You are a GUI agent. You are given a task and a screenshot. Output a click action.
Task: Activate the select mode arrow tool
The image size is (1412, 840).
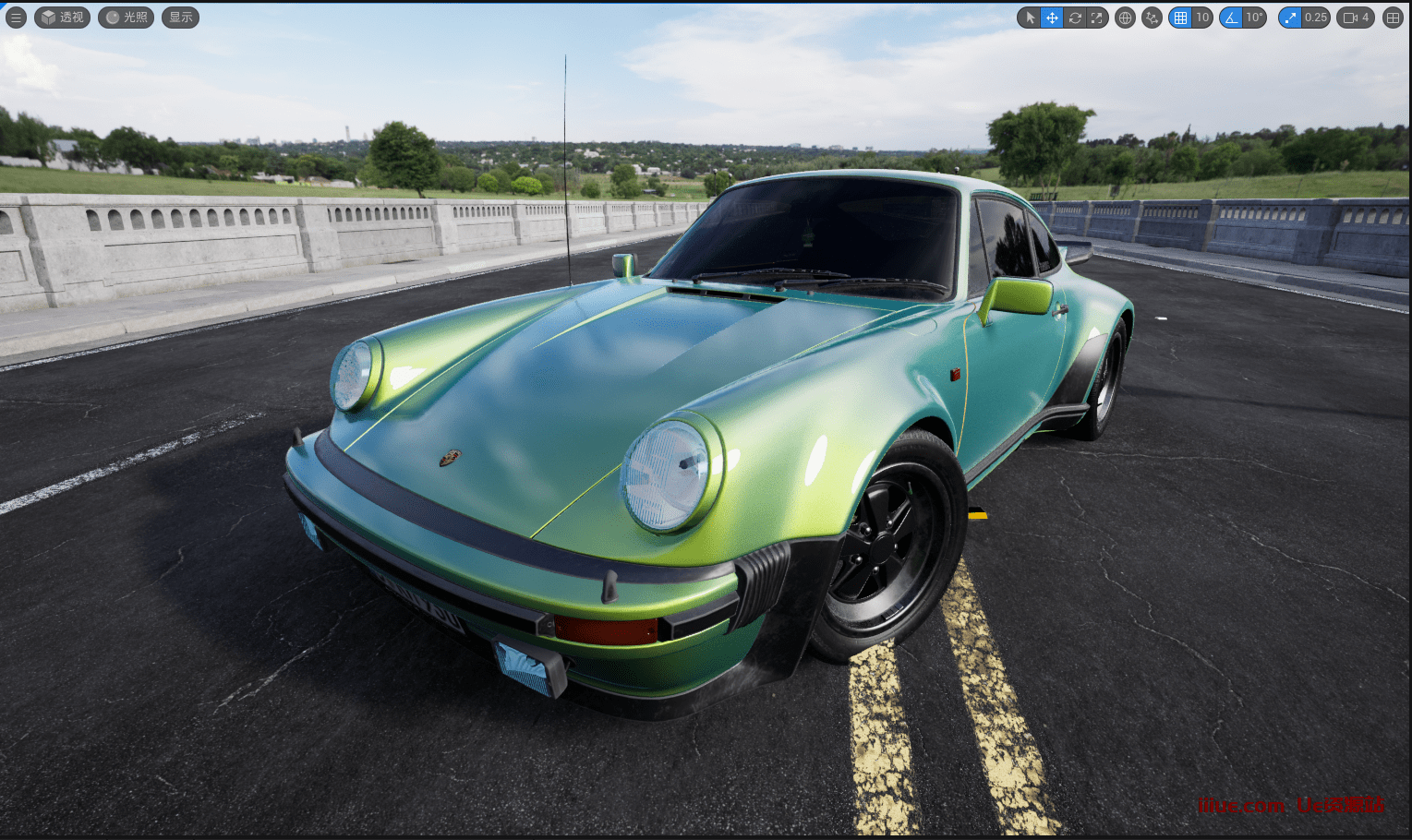[1030, 18]
